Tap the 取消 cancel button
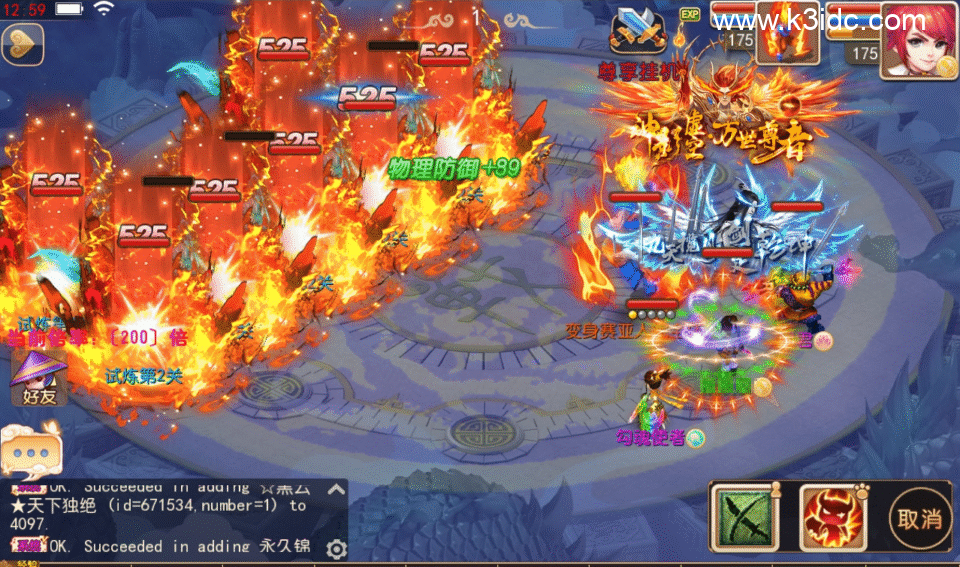This screenshot has width=960, height=567. [920, 520]
